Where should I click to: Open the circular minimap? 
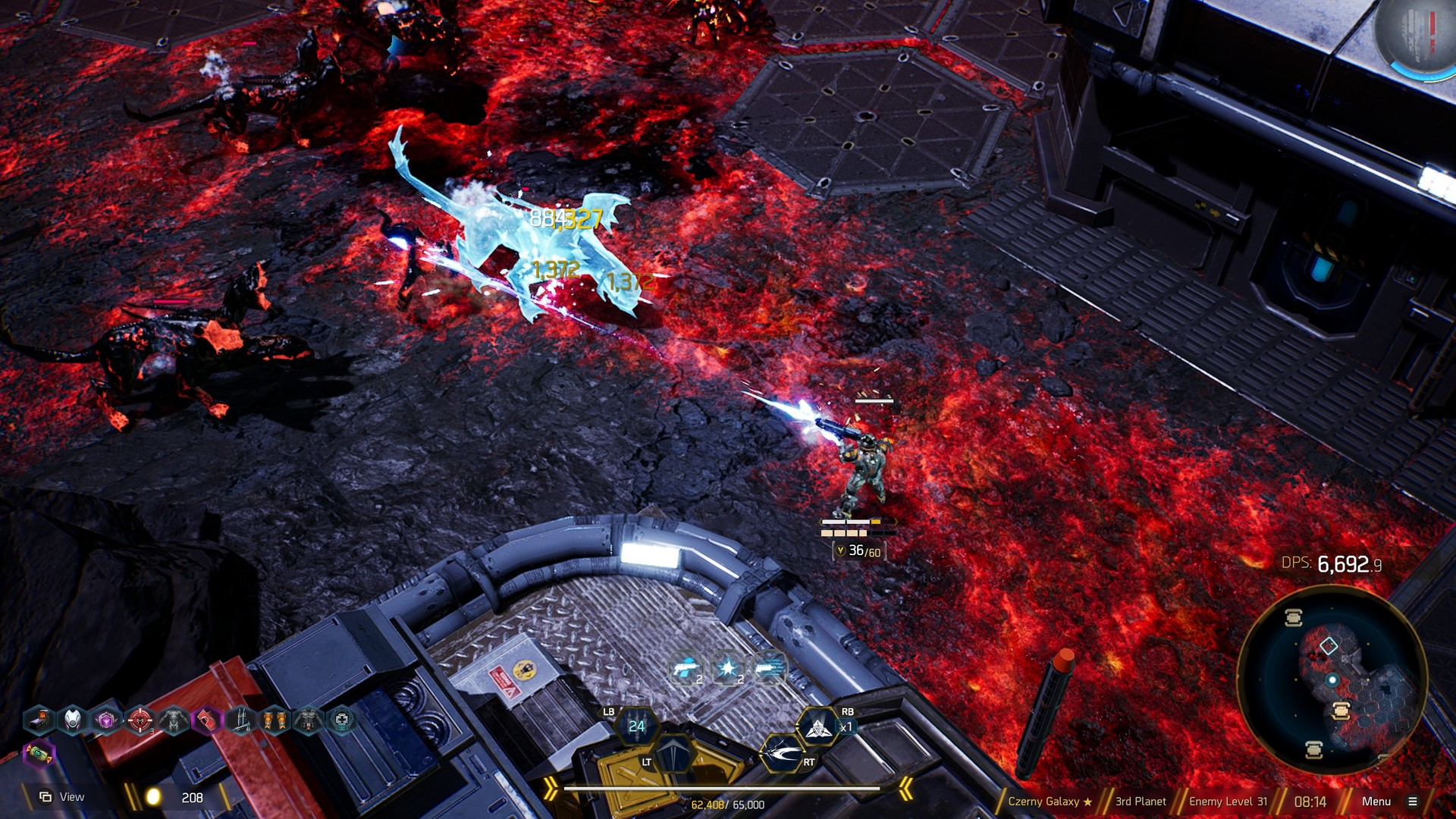tap(1332, 680)
